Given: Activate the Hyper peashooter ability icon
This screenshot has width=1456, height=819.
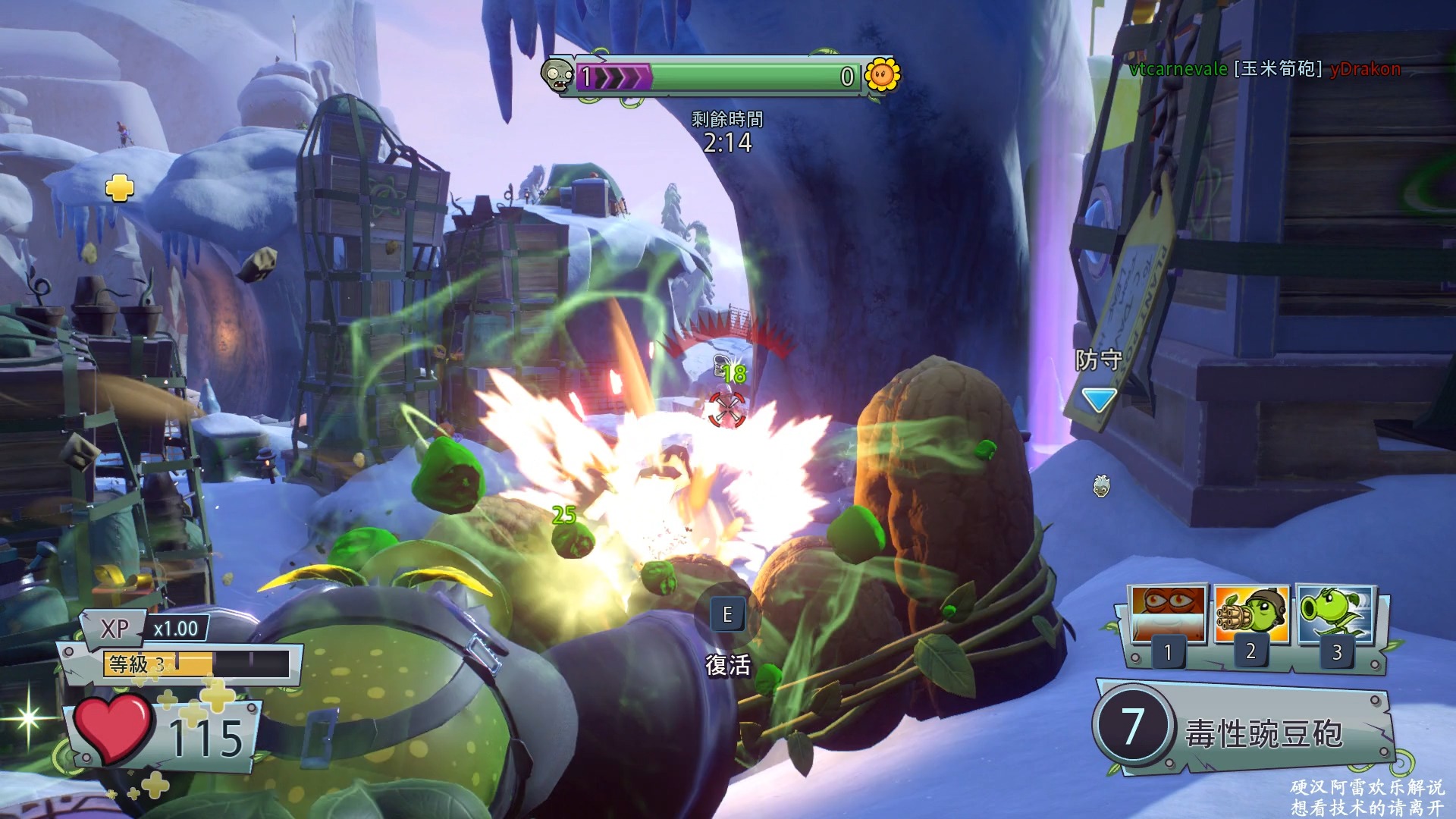Looking at the screenshot, I should click(1335, 613).
